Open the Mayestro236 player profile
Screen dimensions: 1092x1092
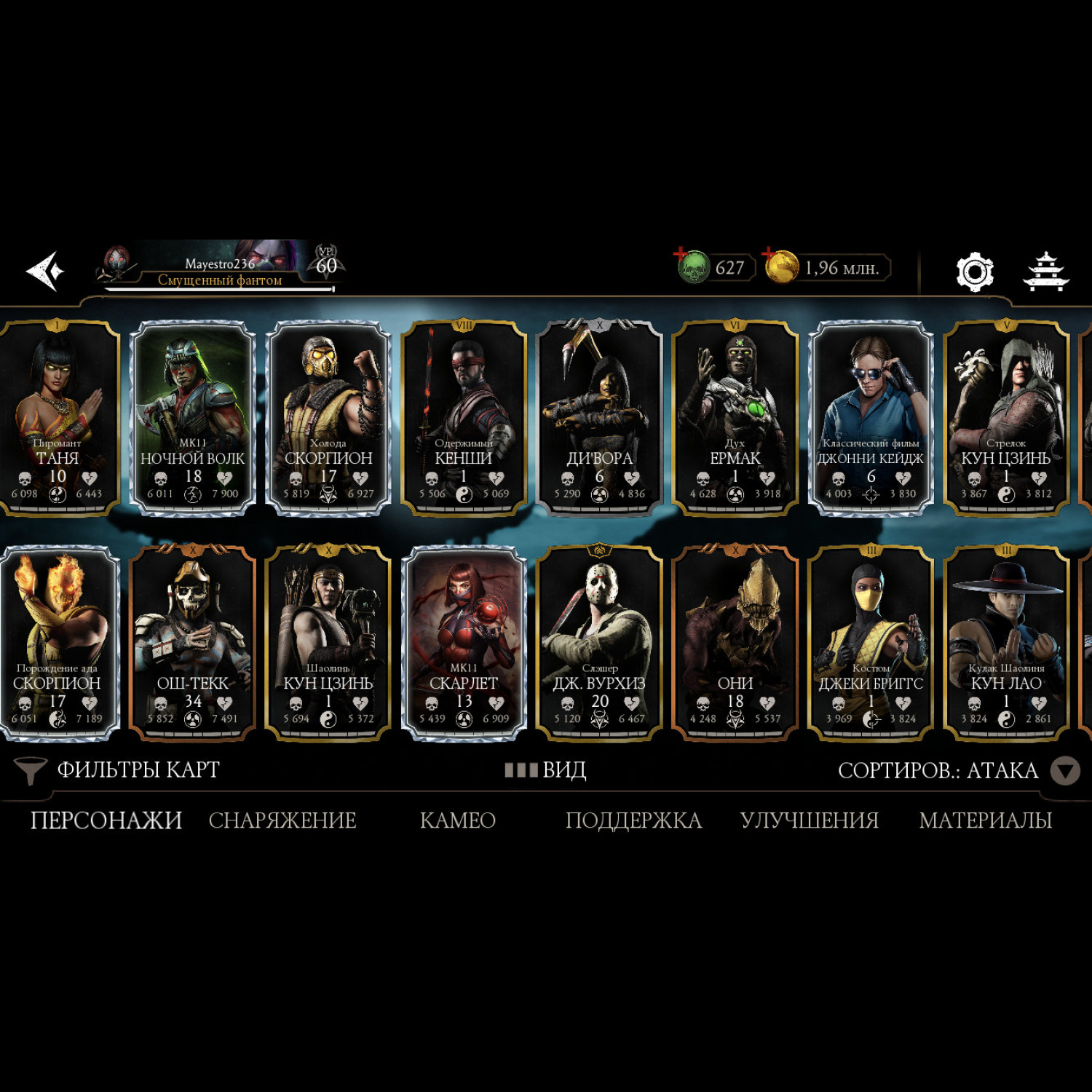(x=218, y=269)
